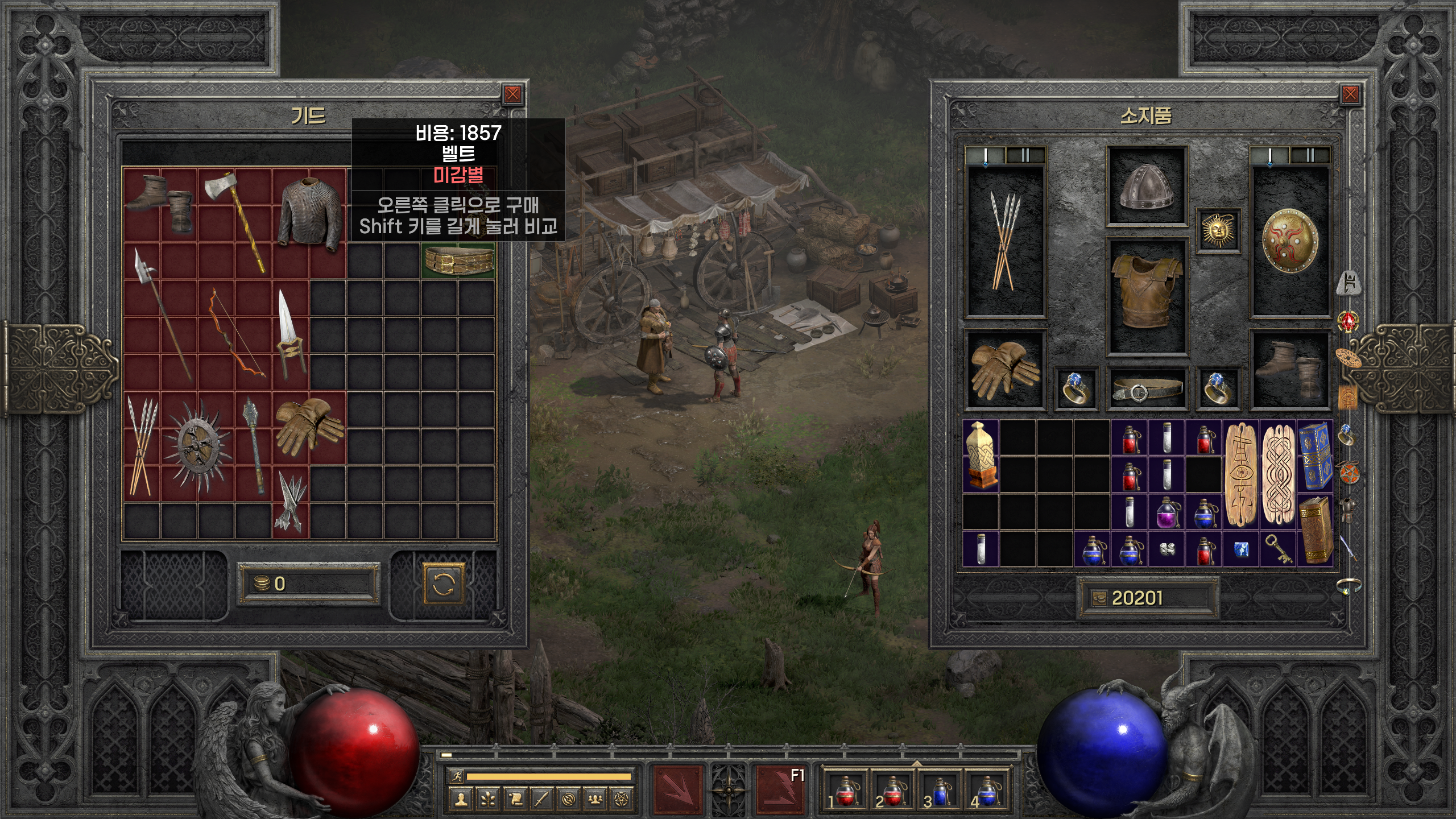1456x819 pixels.
Task: Refresh Gheed's gamble item list
Action: [x=444, y=584]
